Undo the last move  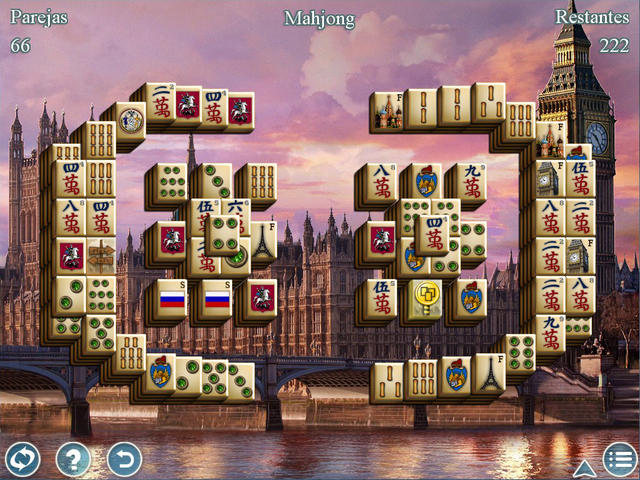click(124, 459)
